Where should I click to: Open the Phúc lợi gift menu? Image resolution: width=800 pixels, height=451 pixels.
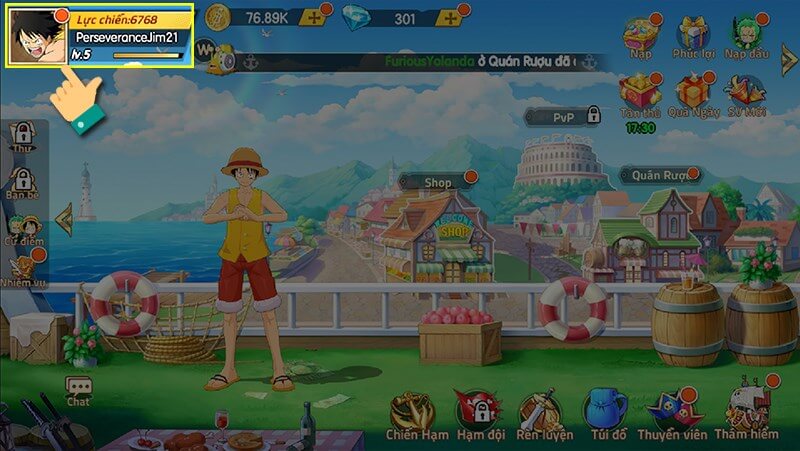point(692,34)
